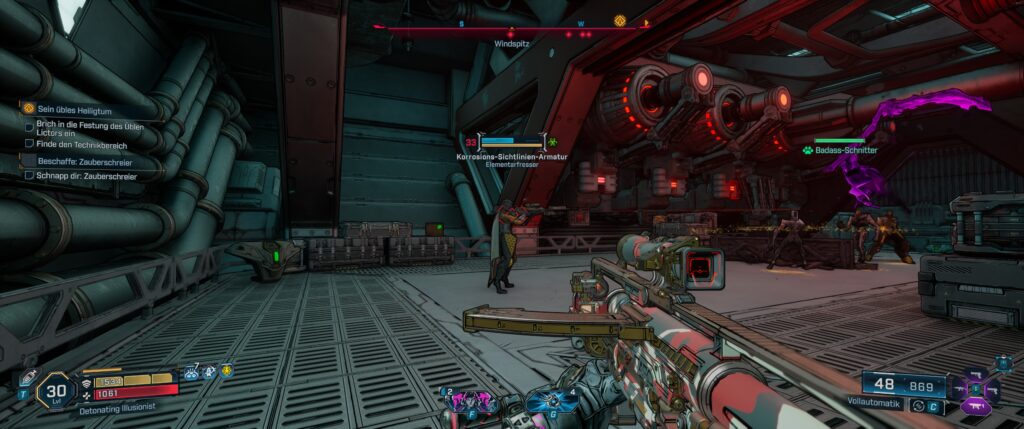Click the yellow-green status effect icon
Screen dimensions: 1024x429
(x=228, y=371)
